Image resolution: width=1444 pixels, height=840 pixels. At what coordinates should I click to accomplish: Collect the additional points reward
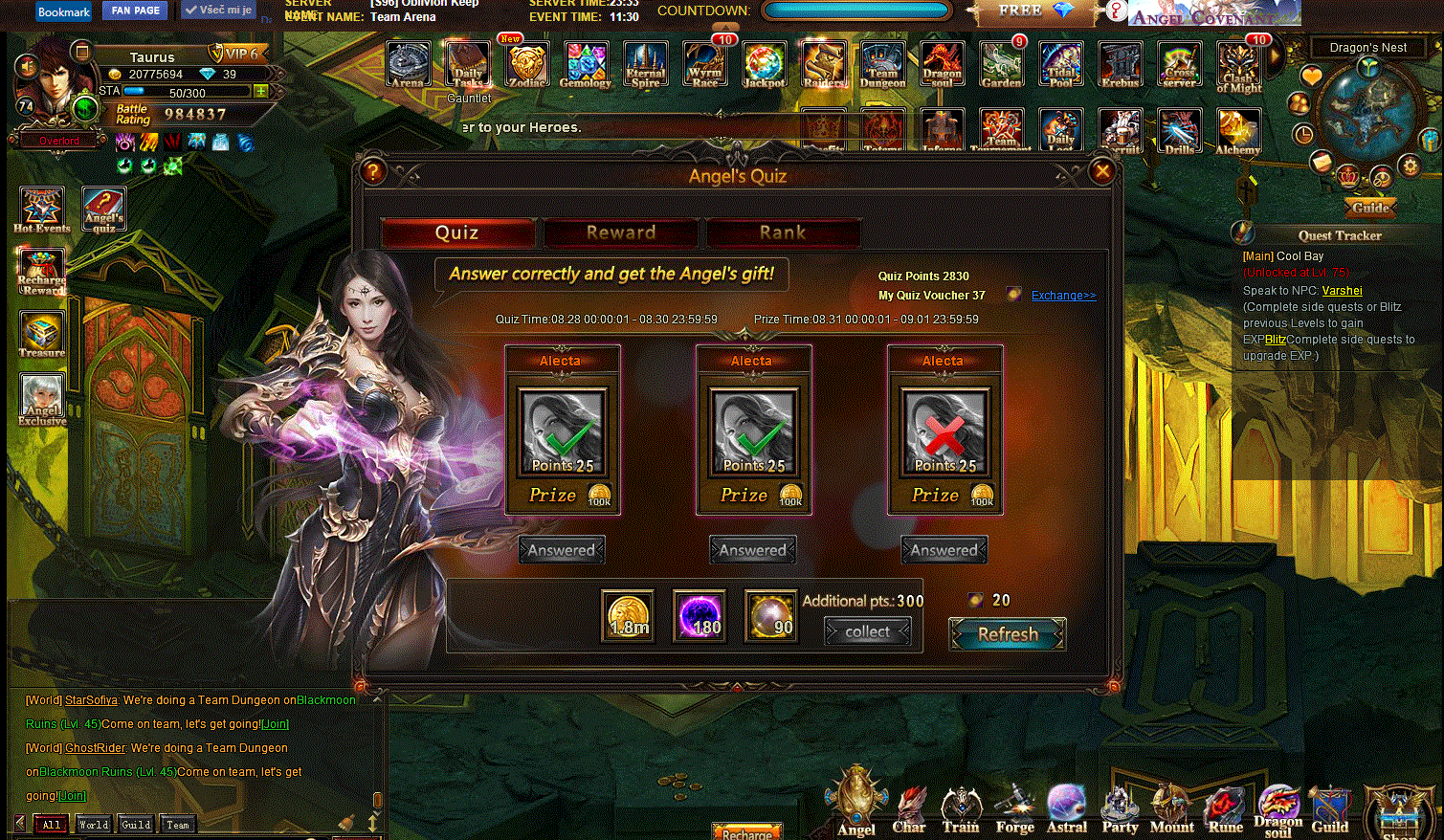pos(867,631)
